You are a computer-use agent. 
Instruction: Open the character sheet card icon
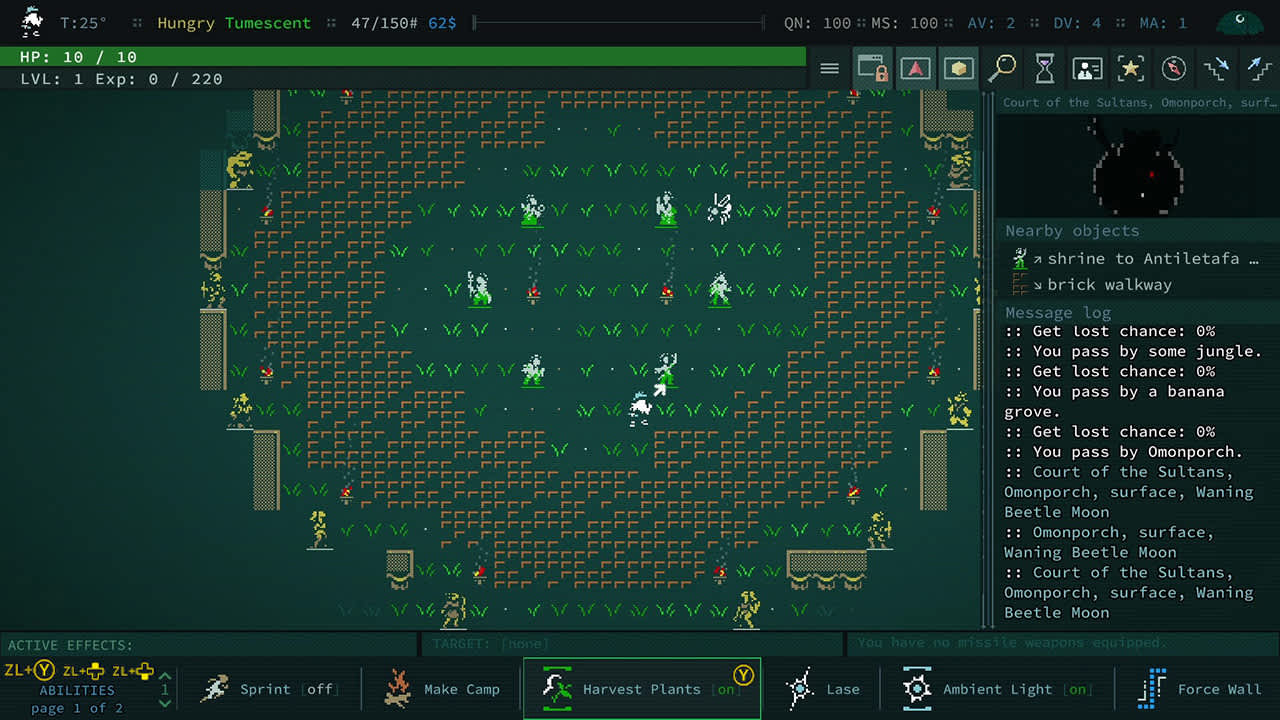click(1088, 68)
